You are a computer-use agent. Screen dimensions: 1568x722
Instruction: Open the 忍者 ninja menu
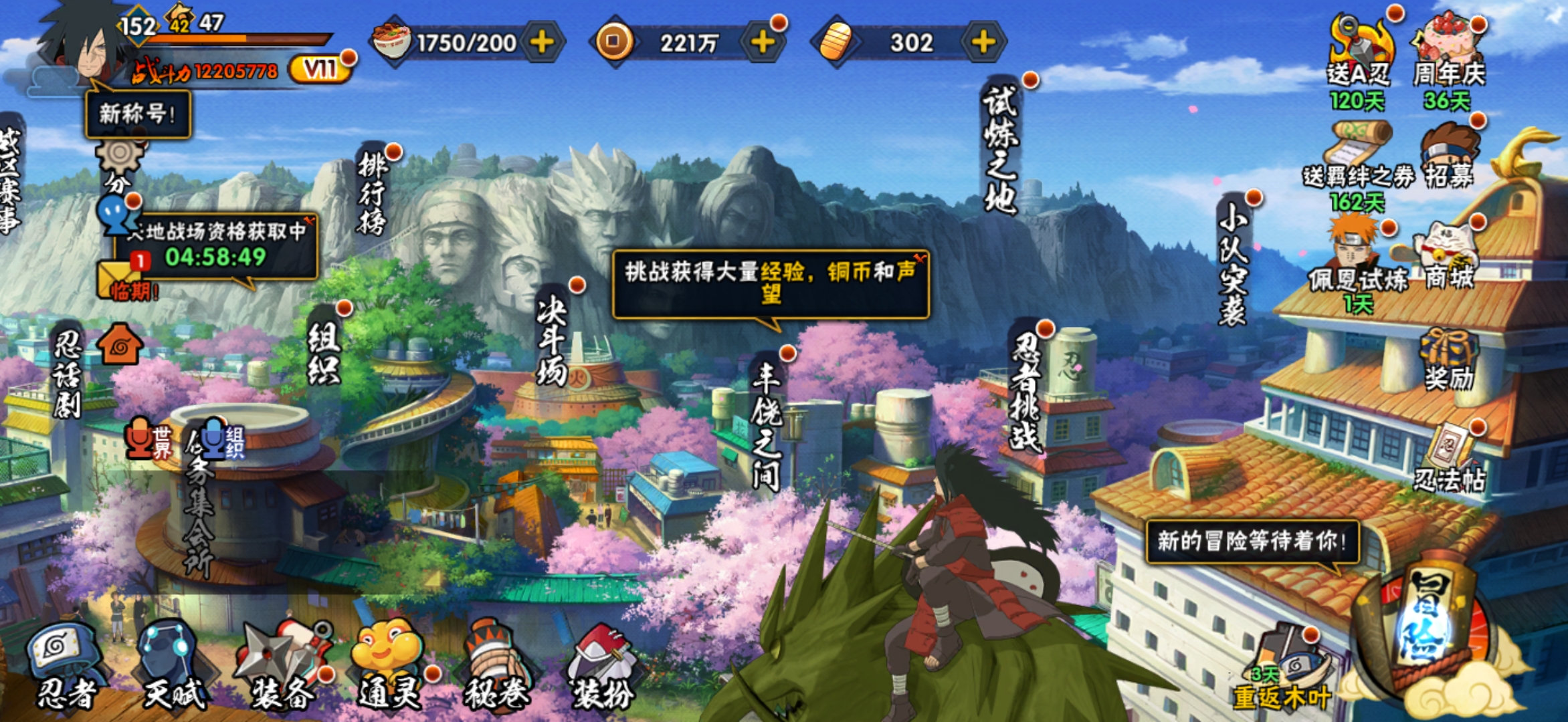pyautogui.click(x=65, y=665)
